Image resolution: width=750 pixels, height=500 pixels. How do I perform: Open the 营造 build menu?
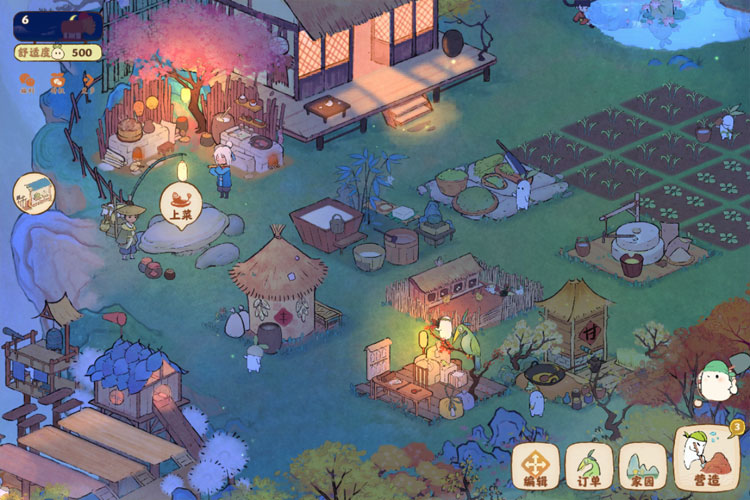pos(707,460)
